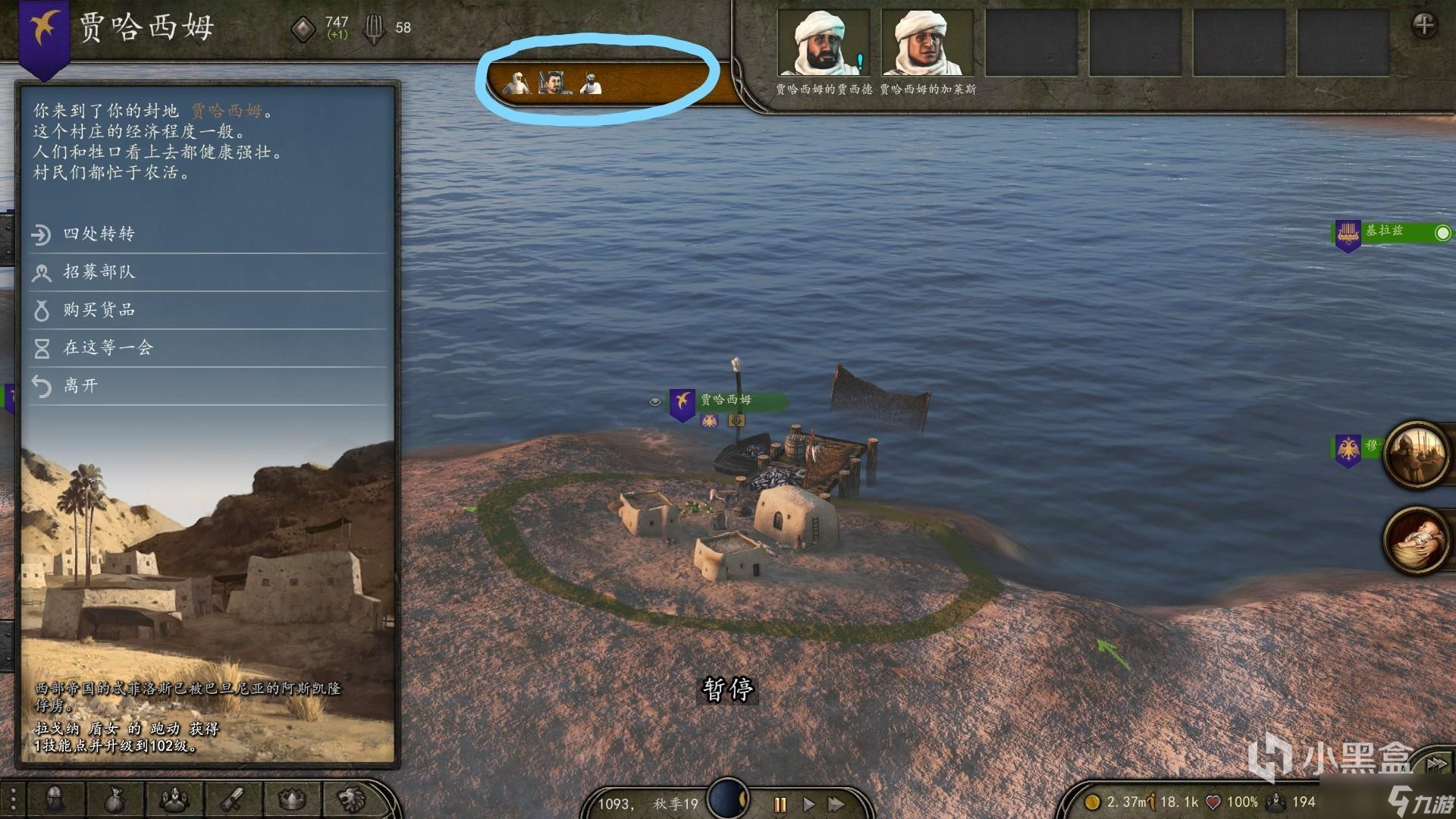Leave the village with 离开
The height and width of the screenshot is (819, 1456).
point(80,386)
